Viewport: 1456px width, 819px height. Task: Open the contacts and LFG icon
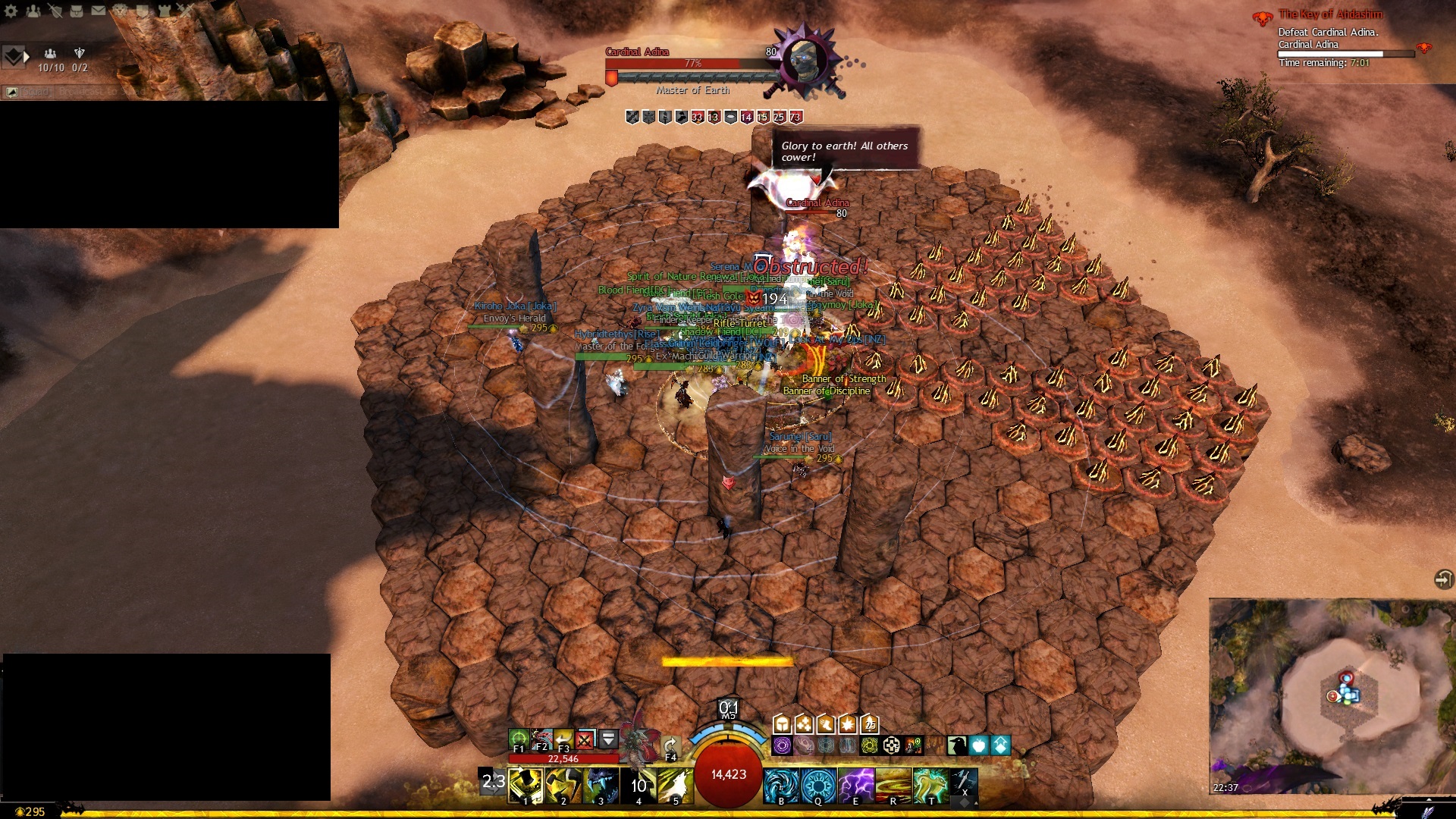33,11
